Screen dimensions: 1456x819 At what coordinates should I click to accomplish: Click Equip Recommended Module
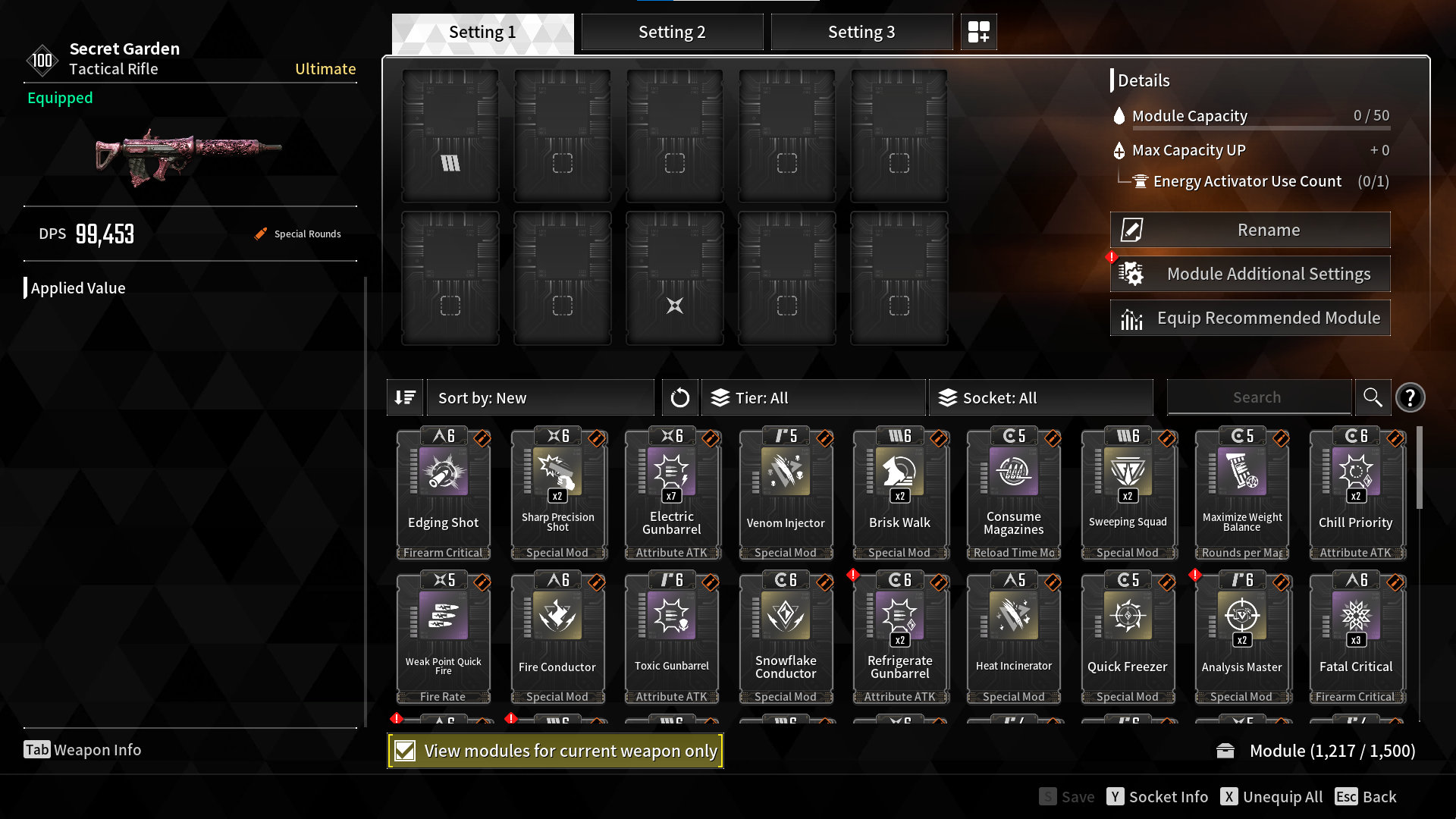pyautogui.click(x=1250, y=318)
